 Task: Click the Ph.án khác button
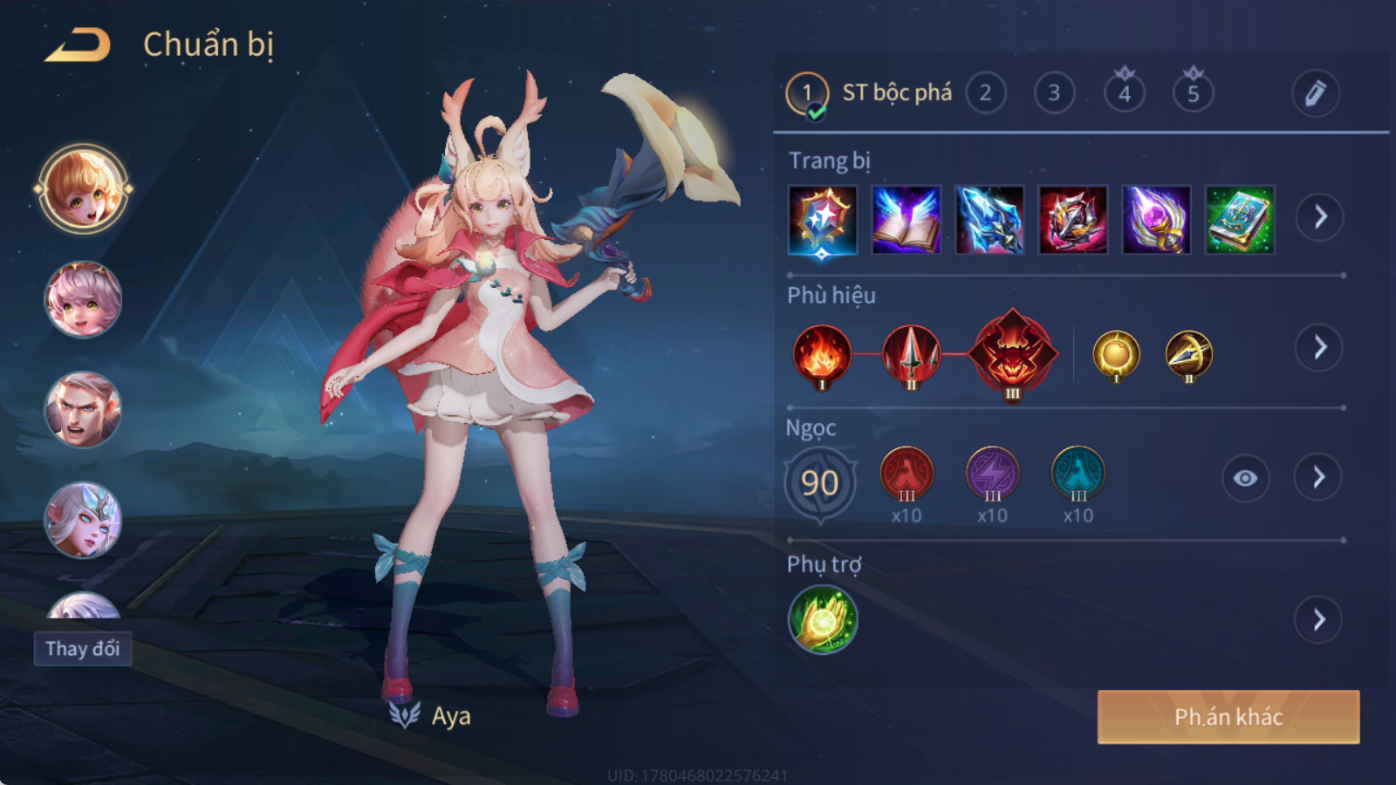click(1228, 717)
